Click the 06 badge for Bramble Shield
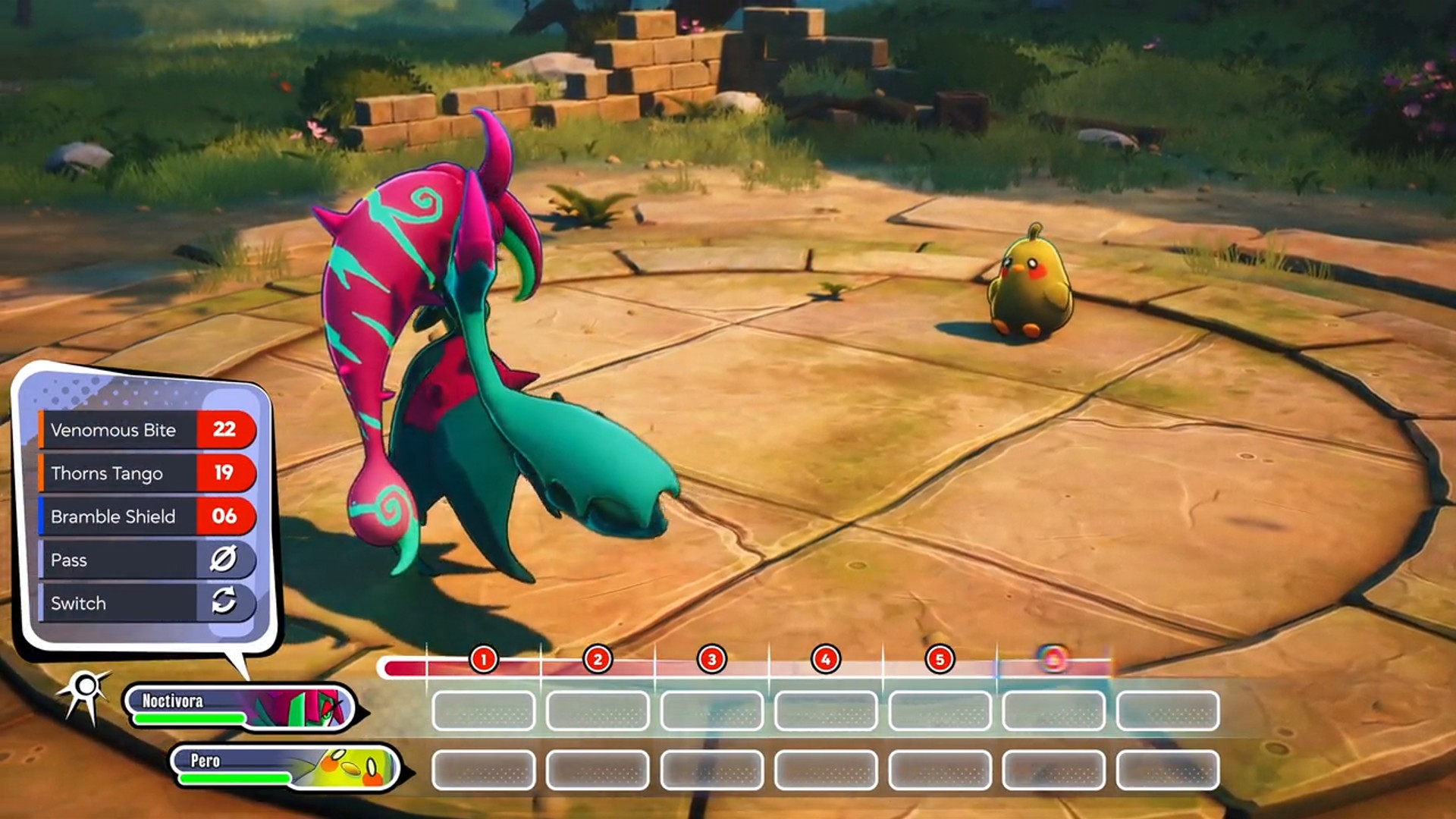This screenshot has width=1456, height=819. click(x=227, y=516)
